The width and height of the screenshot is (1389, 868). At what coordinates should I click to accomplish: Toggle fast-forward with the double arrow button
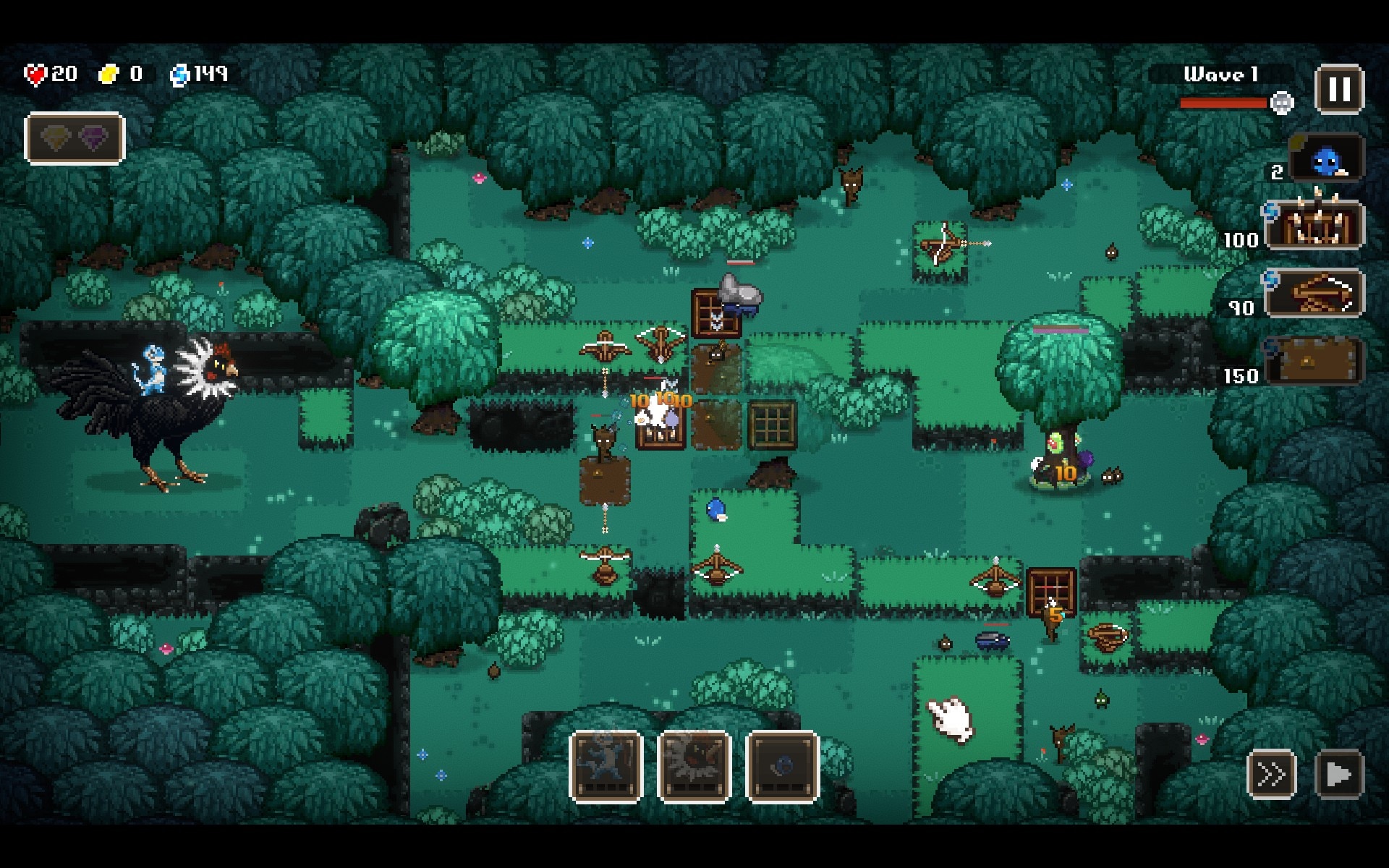(x=1271, y=775)
